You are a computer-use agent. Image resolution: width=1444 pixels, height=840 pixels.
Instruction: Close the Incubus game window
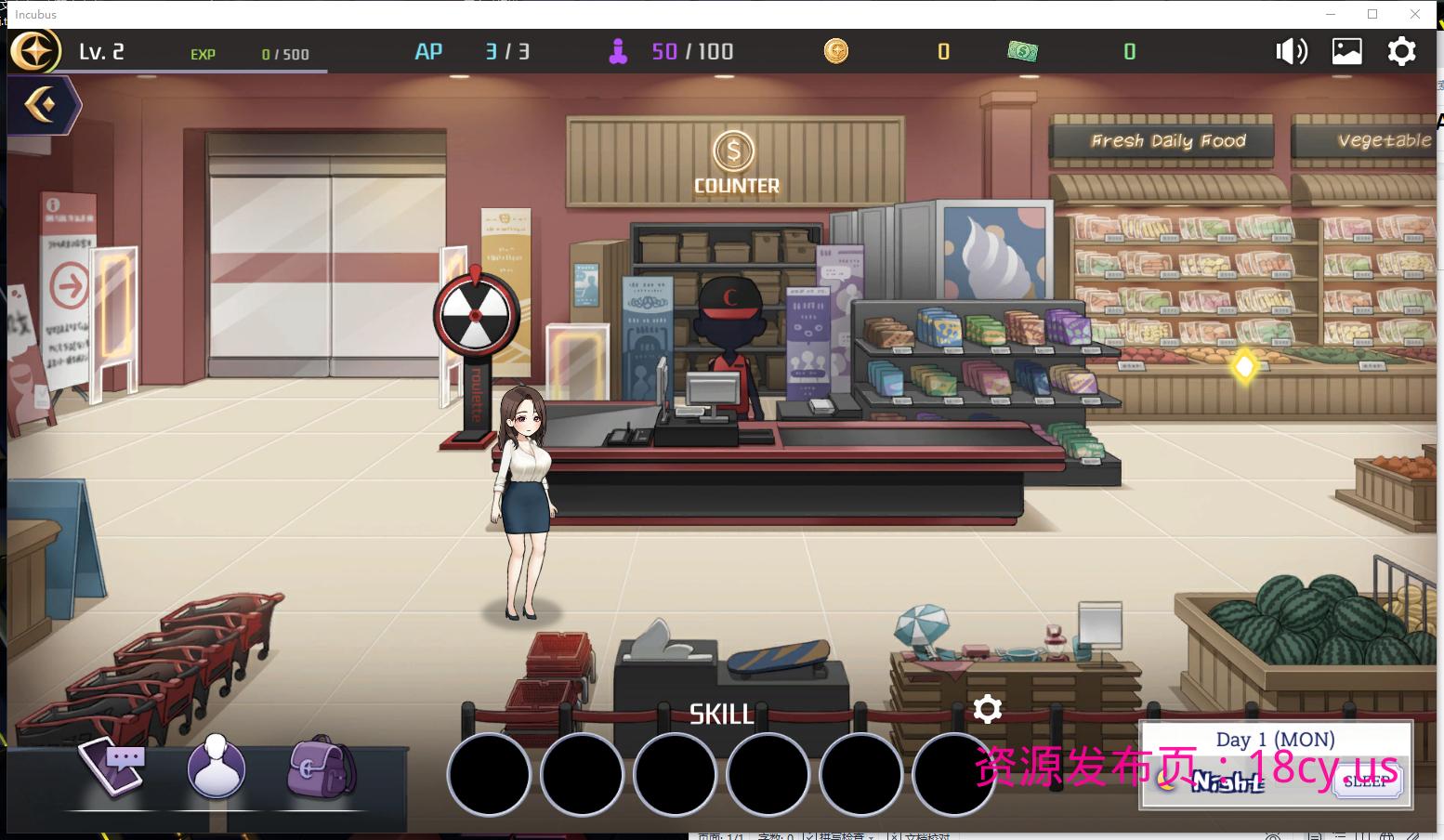tap(1415, 14)
